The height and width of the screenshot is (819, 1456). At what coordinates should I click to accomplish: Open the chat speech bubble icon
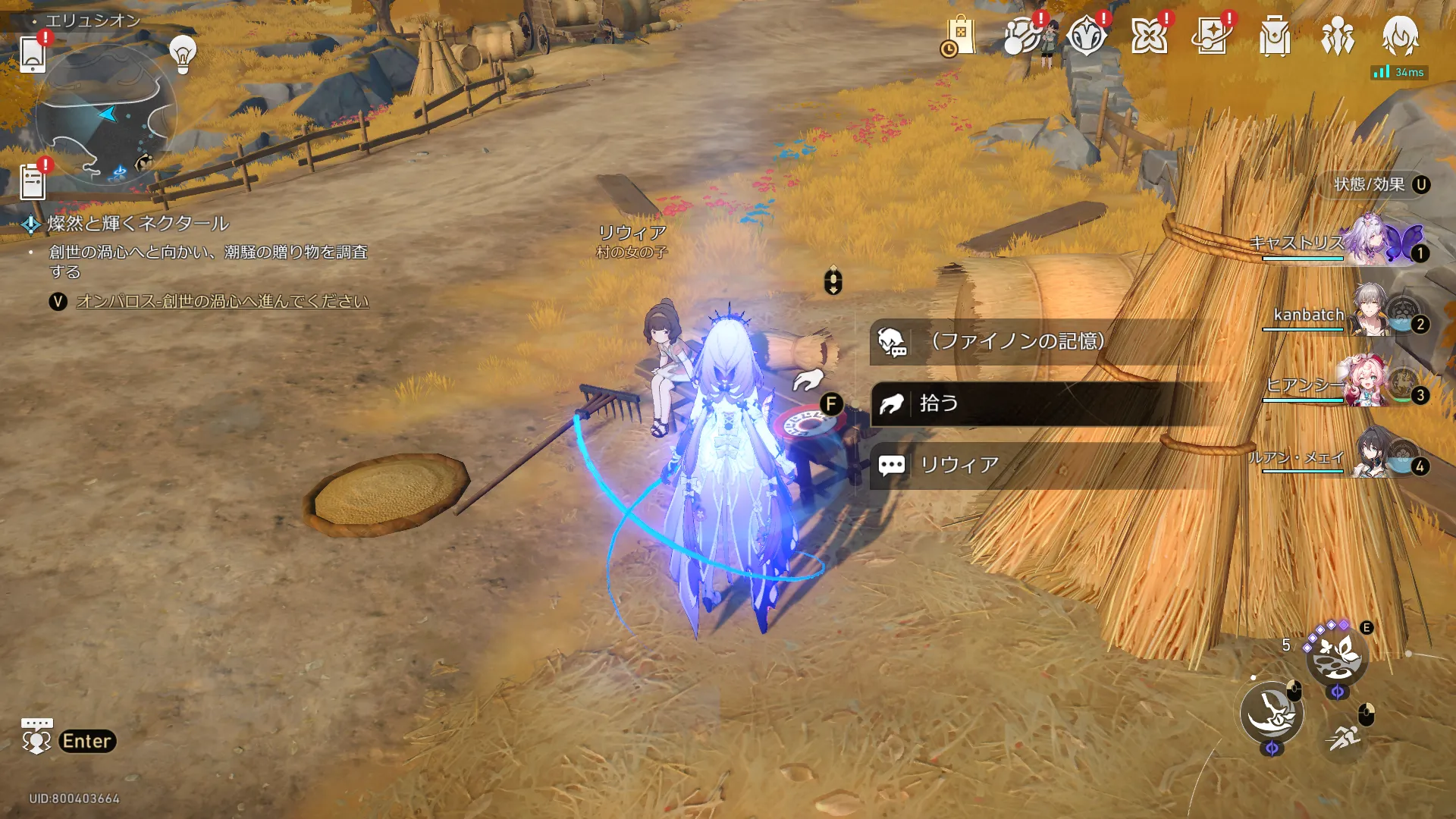[36, 736]
